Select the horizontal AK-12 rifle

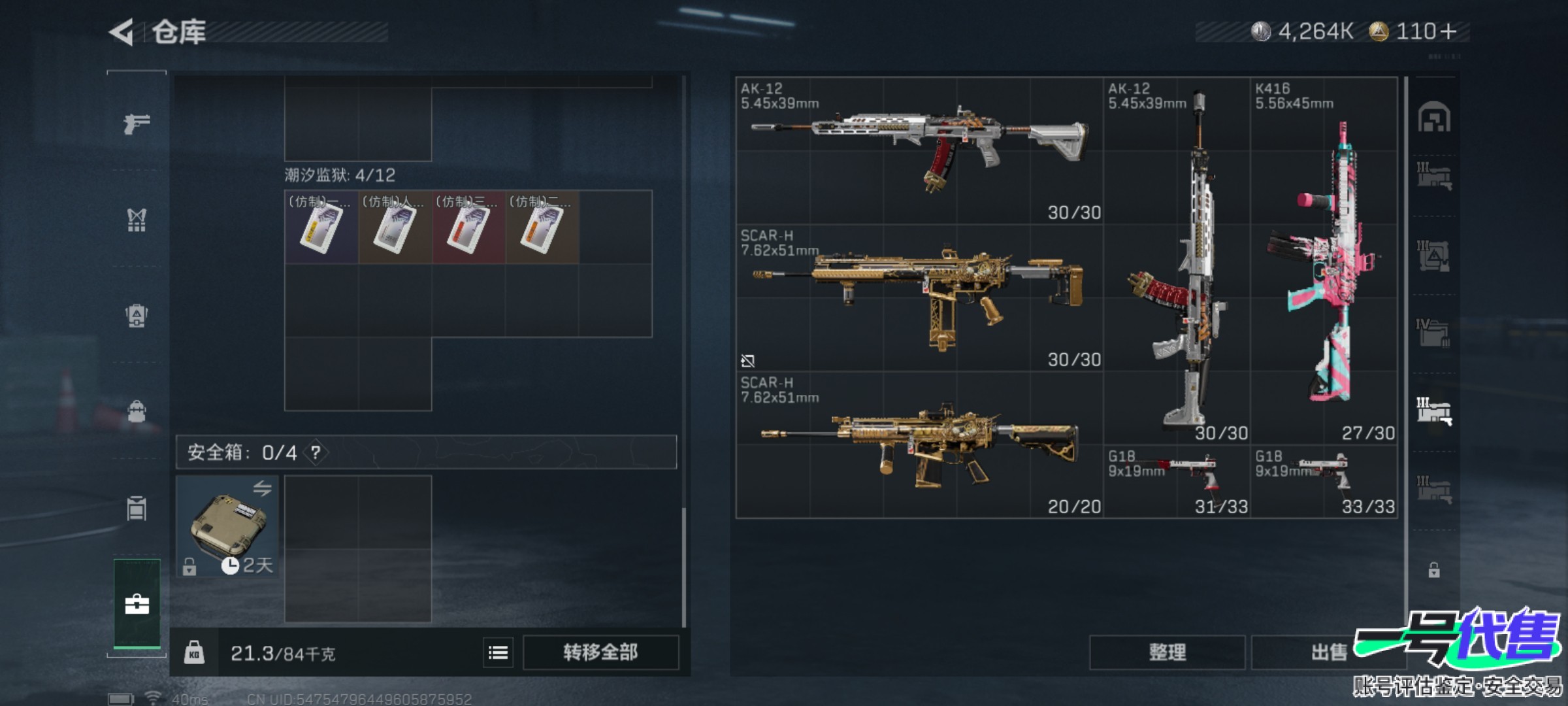(x=919, y=150)
